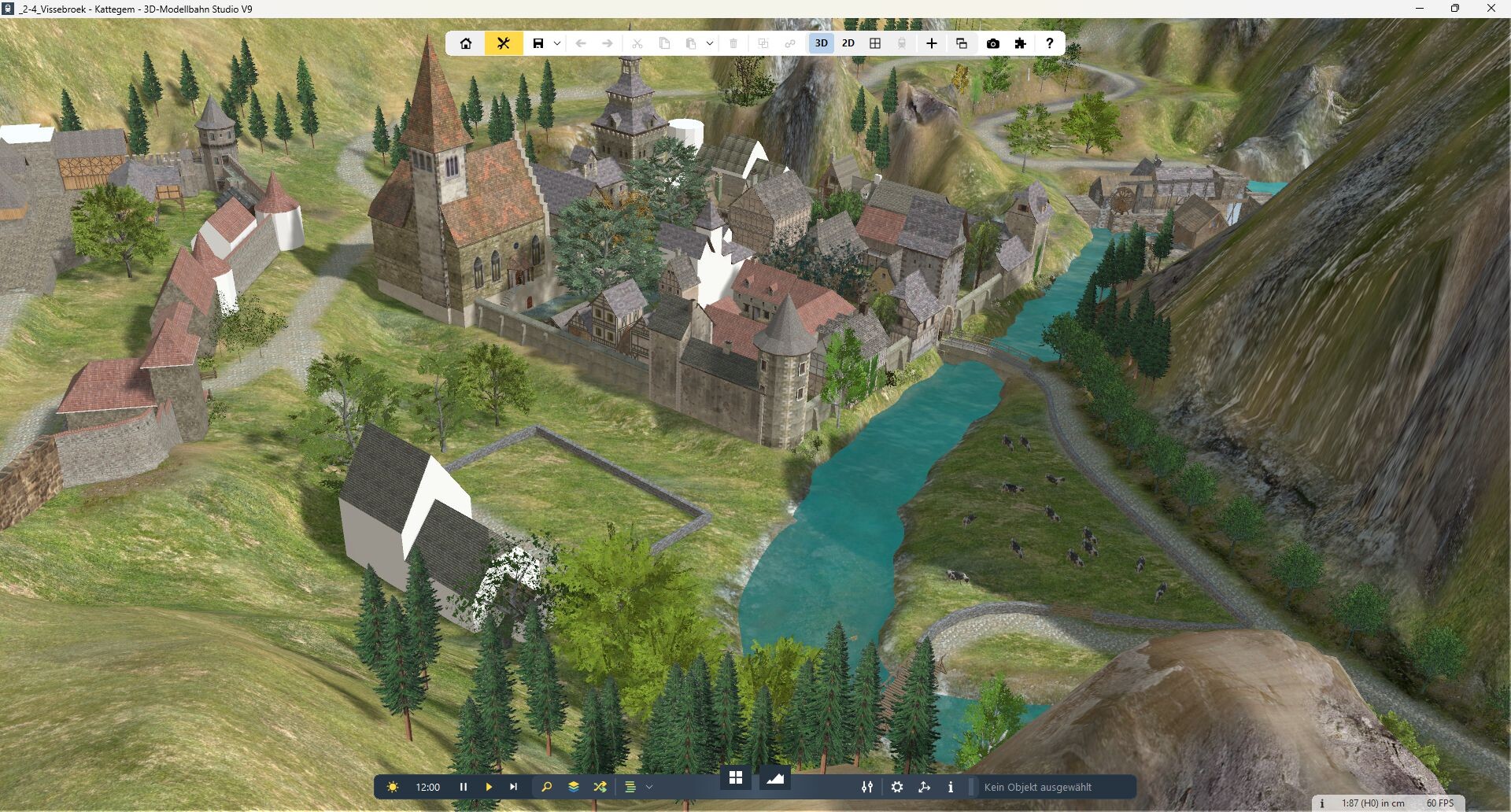Toggle the wrench-and-screwdriver edit mode button
This screenshot has width=1511, height=812.
click(504, 43)
